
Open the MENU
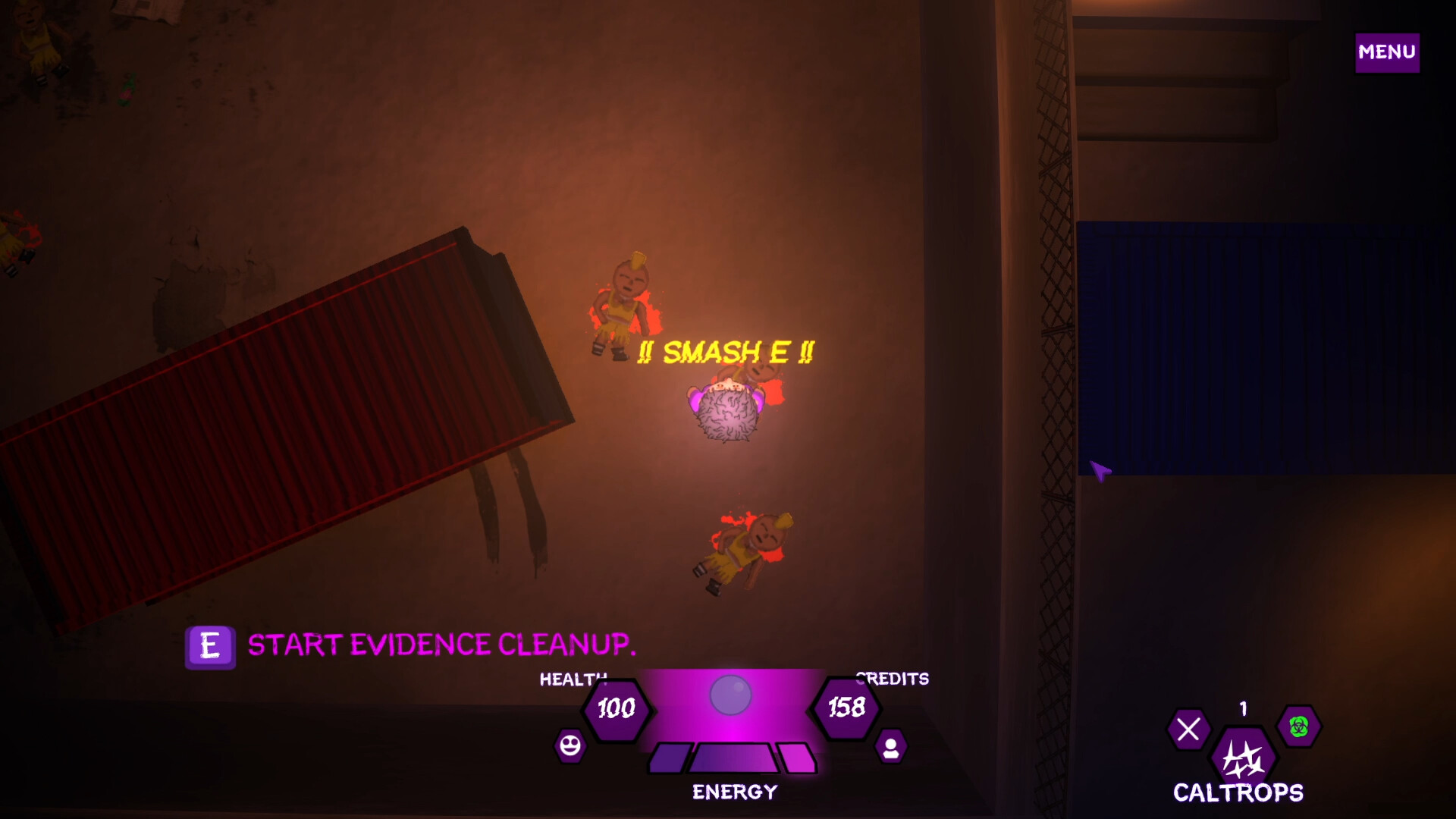coord(1387,52)
